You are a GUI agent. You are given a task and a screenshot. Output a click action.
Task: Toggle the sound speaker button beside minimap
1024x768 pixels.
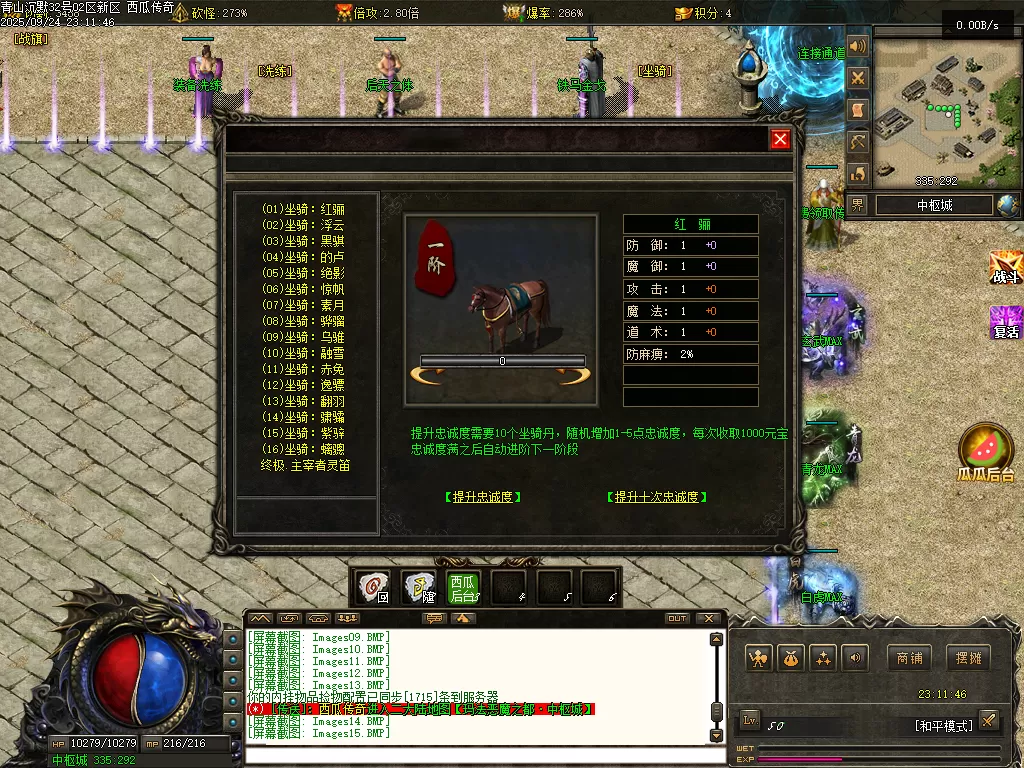(x=857, y=47)
